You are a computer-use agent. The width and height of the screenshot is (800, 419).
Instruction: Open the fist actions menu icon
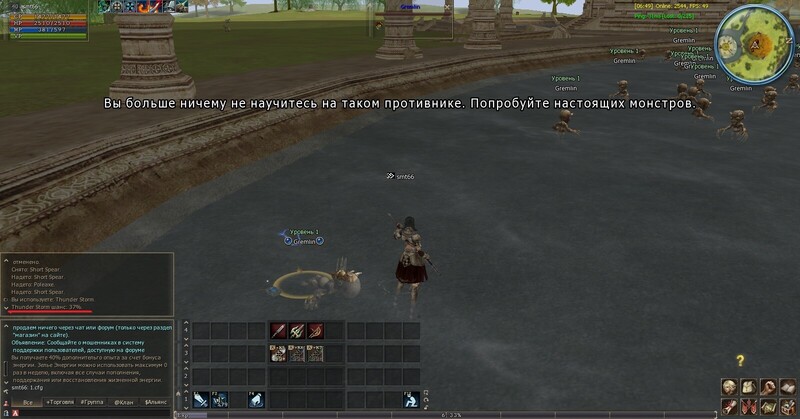tap(767, 387)
